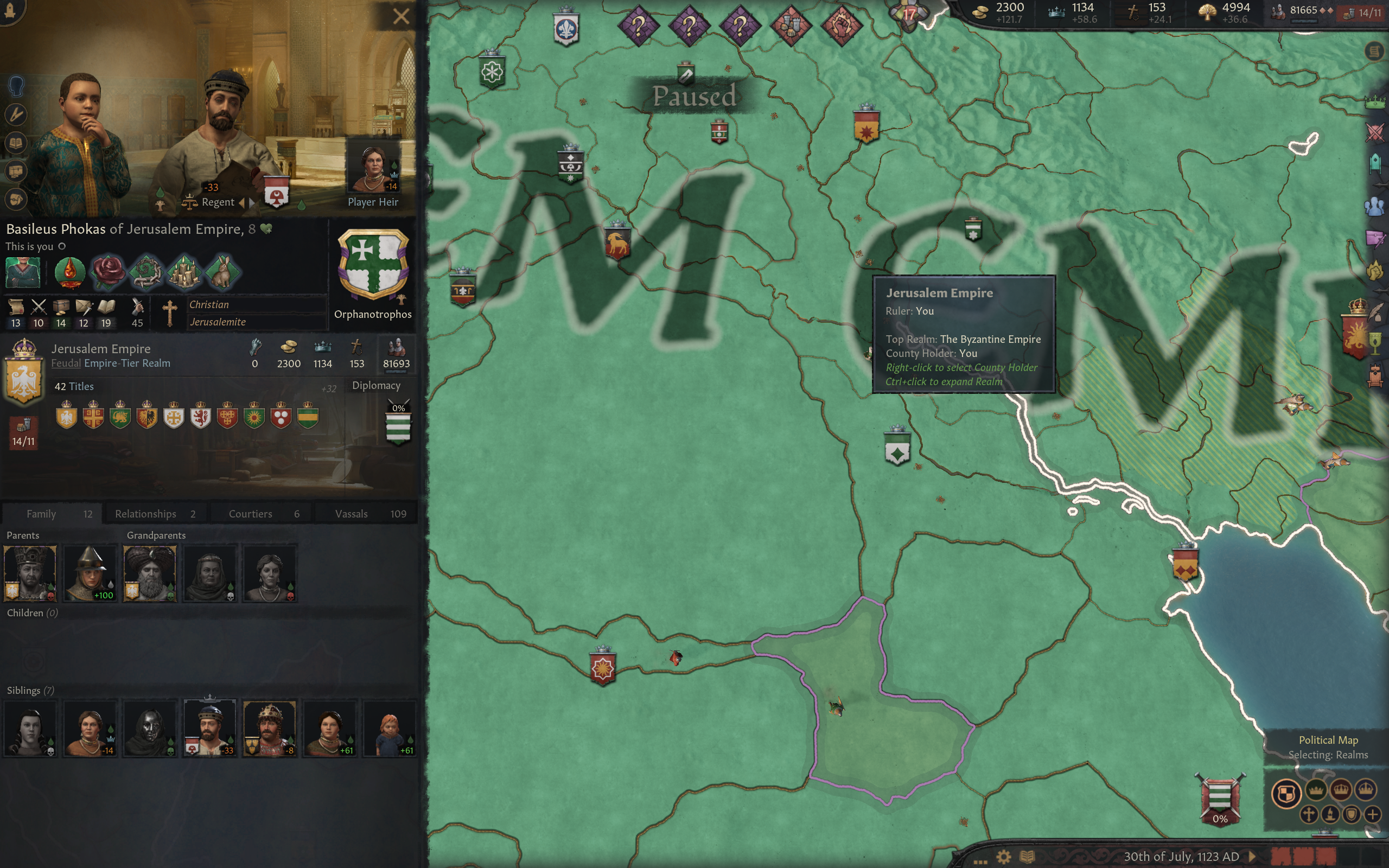Click the 42 Titles label
Screen dimensions: 1389x868
click(x=73, y=386)
